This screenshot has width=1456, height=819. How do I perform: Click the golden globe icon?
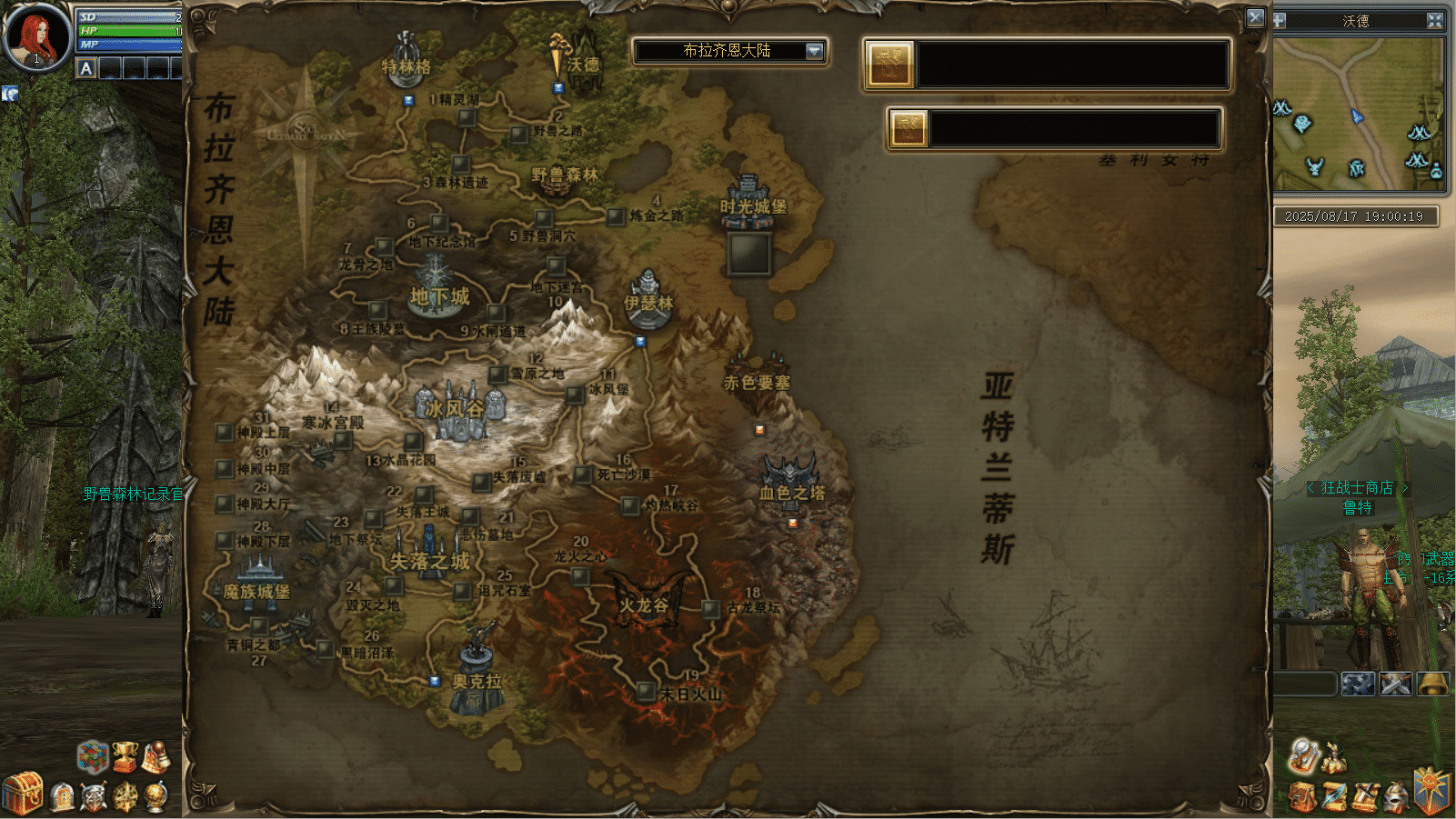click(x=156, y=796)
